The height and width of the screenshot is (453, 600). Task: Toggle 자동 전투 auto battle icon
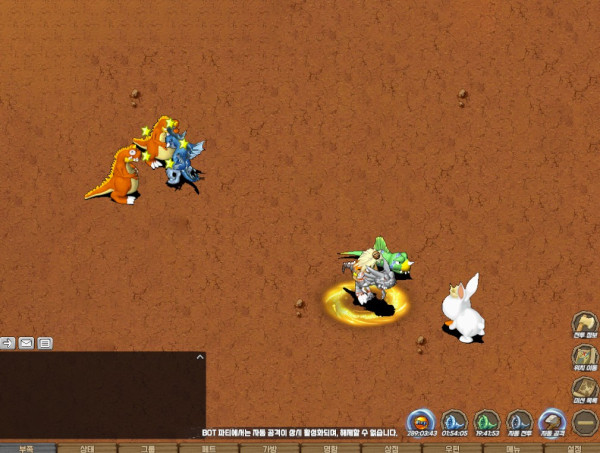tap(520, 422)
